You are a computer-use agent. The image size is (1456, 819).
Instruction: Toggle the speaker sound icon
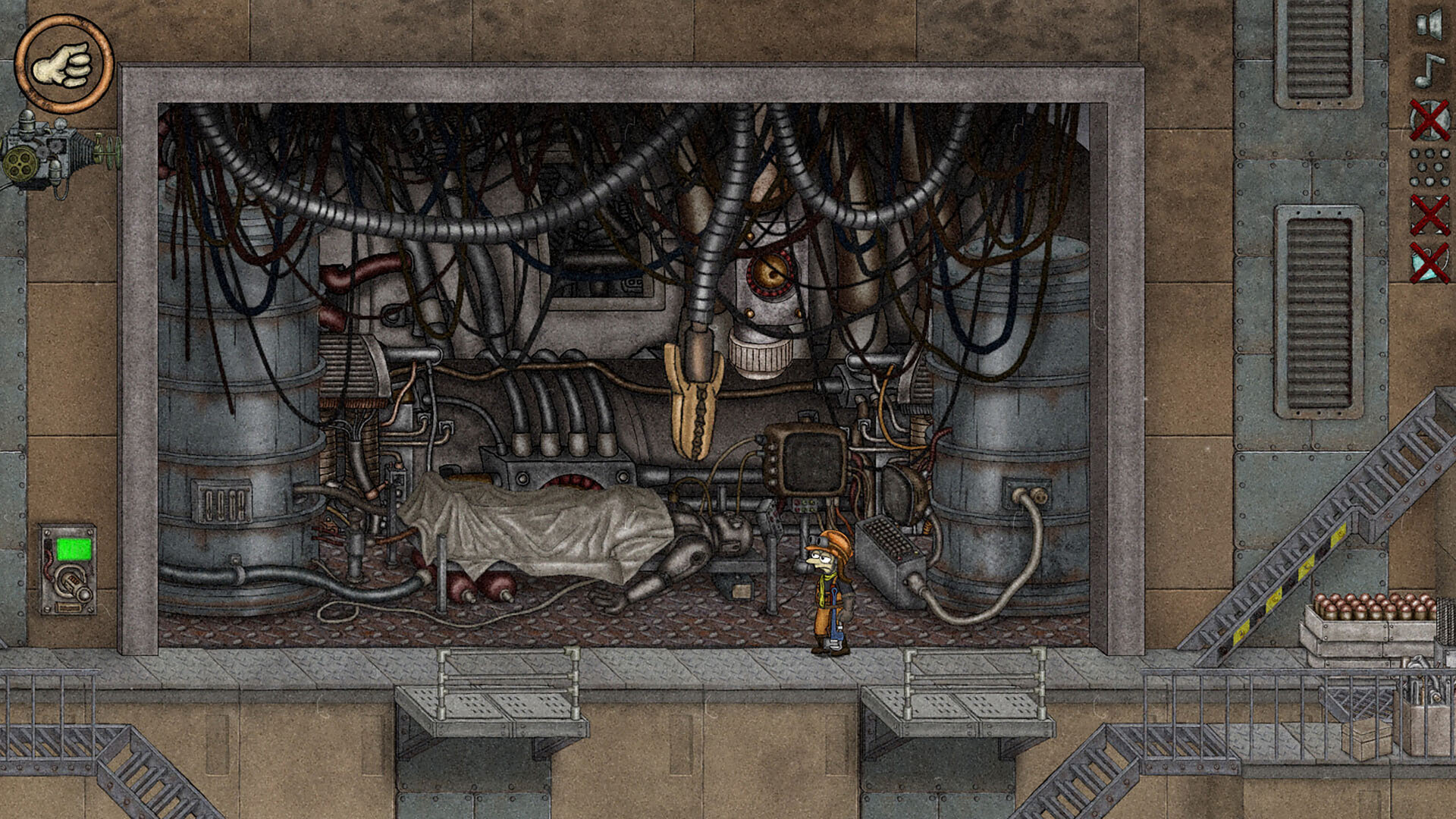tap(1429, 24)
